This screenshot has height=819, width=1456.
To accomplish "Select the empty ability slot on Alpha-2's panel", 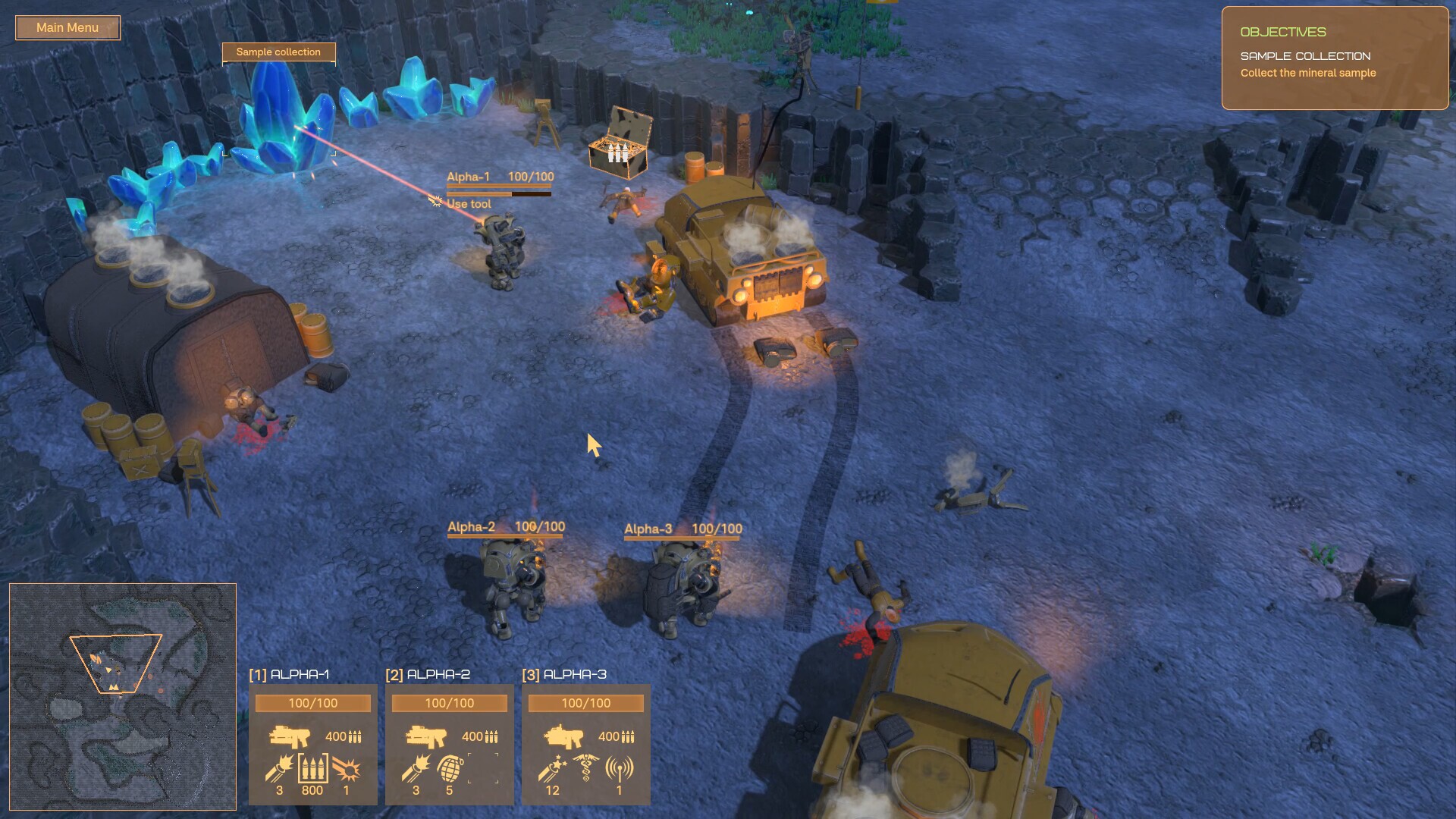I will (483, 768).
